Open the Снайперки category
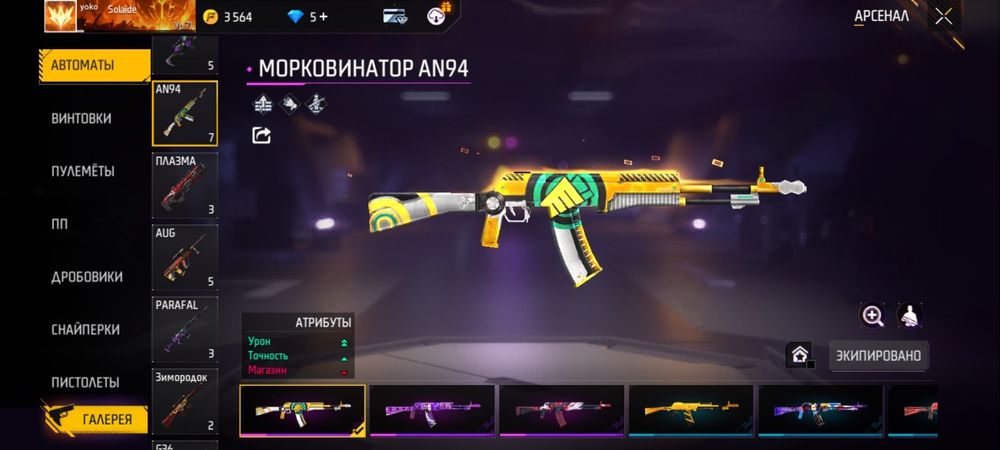The width and height of the screenshot is (1000, 450). [86, 329]
